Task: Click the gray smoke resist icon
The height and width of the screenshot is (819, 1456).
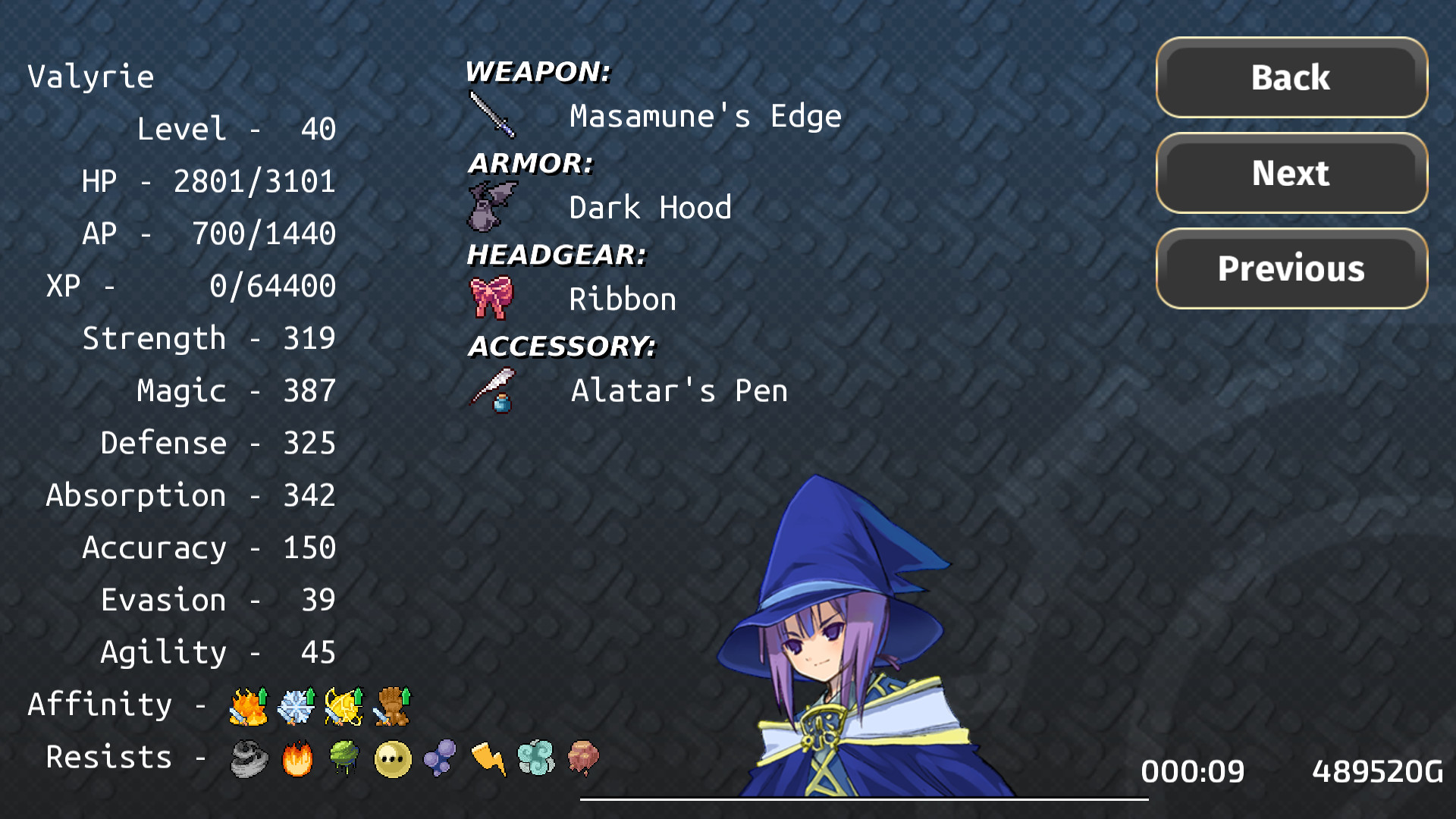Action: [248, 757]
